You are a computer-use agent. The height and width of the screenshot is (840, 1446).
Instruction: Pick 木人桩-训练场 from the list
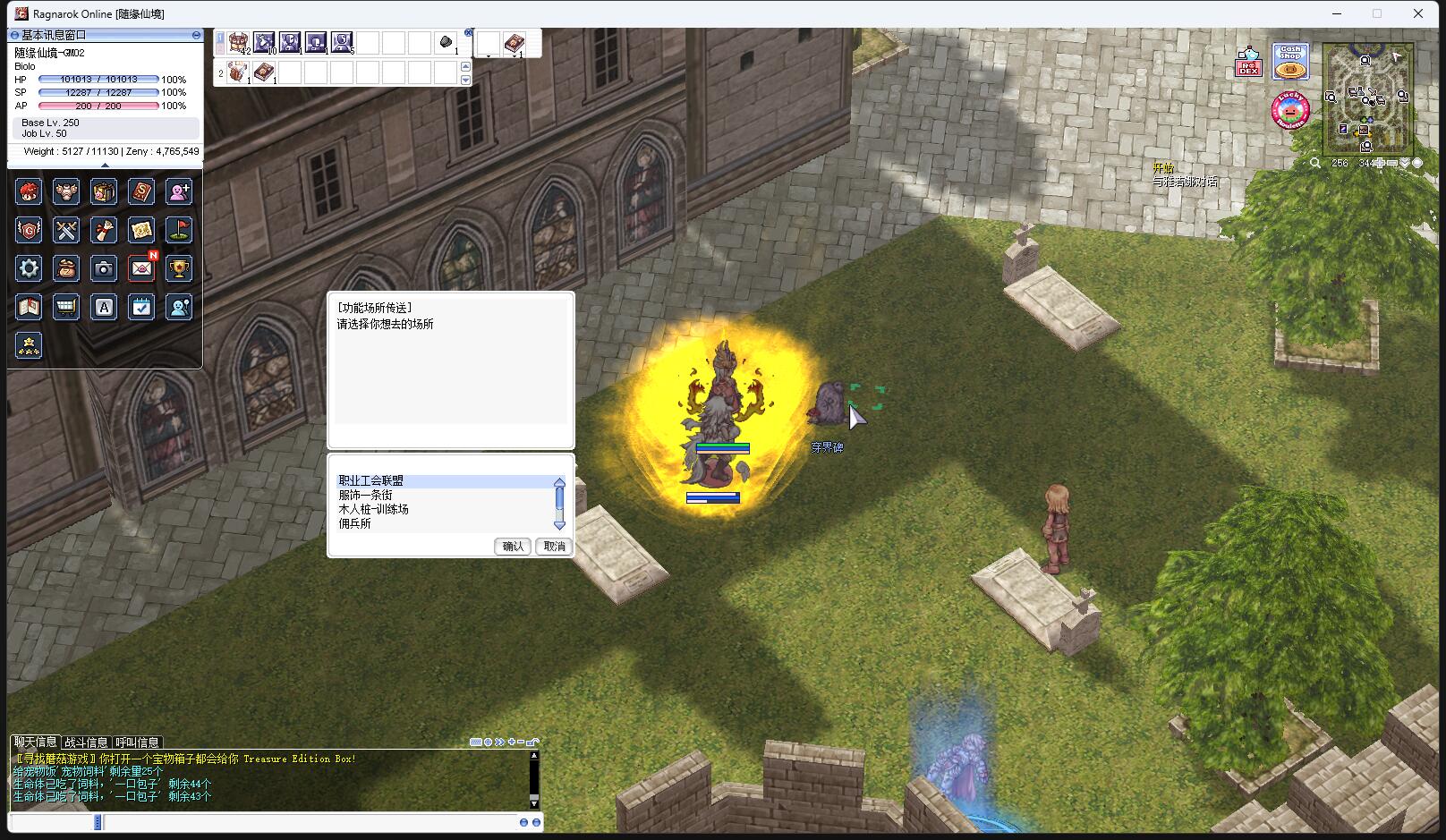373,509
